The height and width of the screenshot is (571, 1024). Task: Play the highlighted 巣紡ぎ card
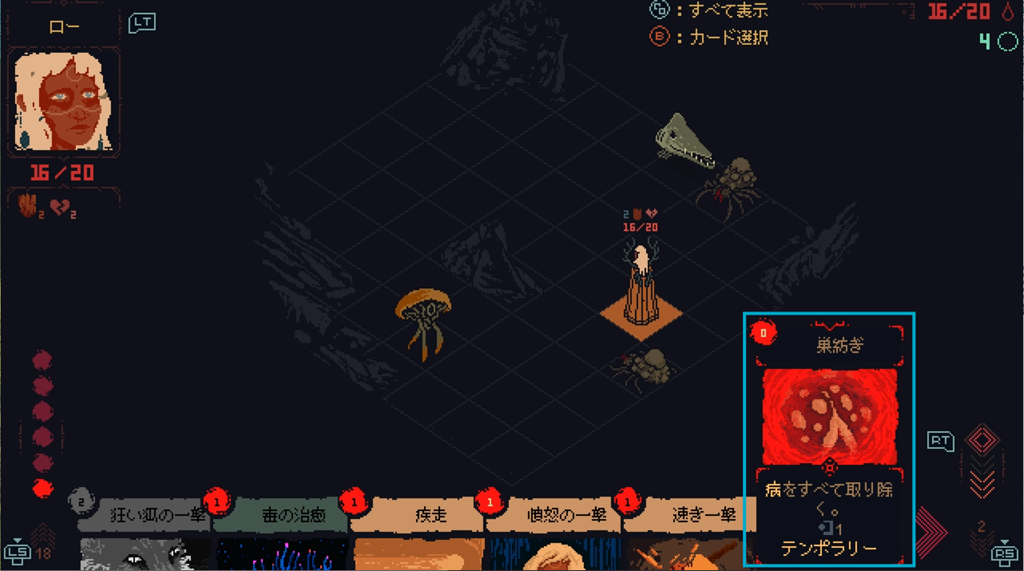pos(829,440)
